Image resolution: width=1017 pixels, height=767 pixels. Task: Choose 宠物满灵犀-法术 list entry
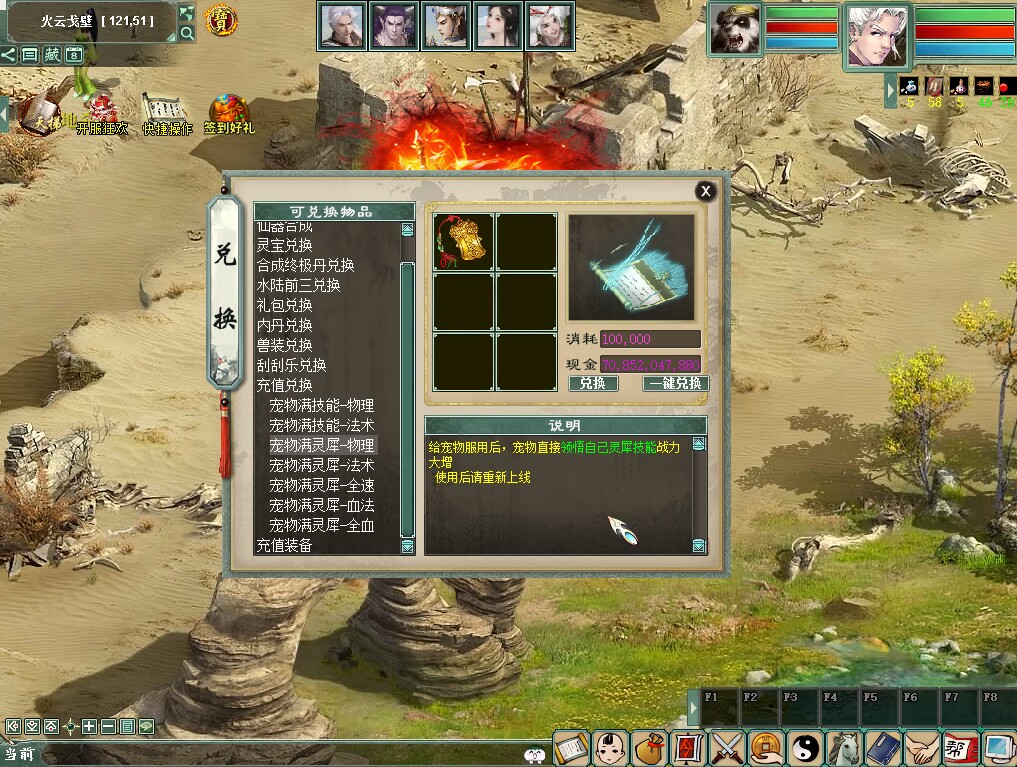321,465
